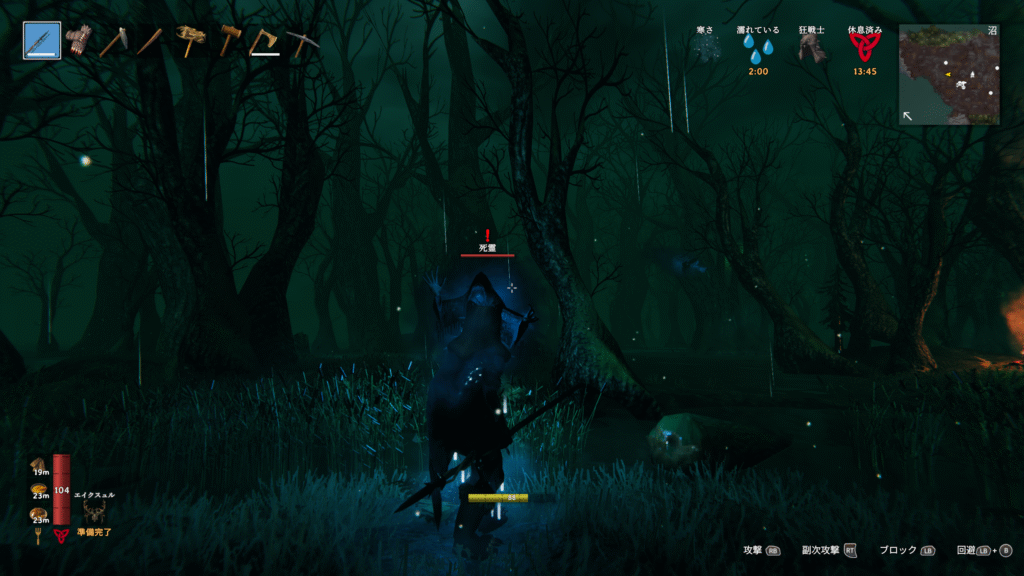Open the swamp minimap
Screen dimensions: 1024x576
coord(948,74)
